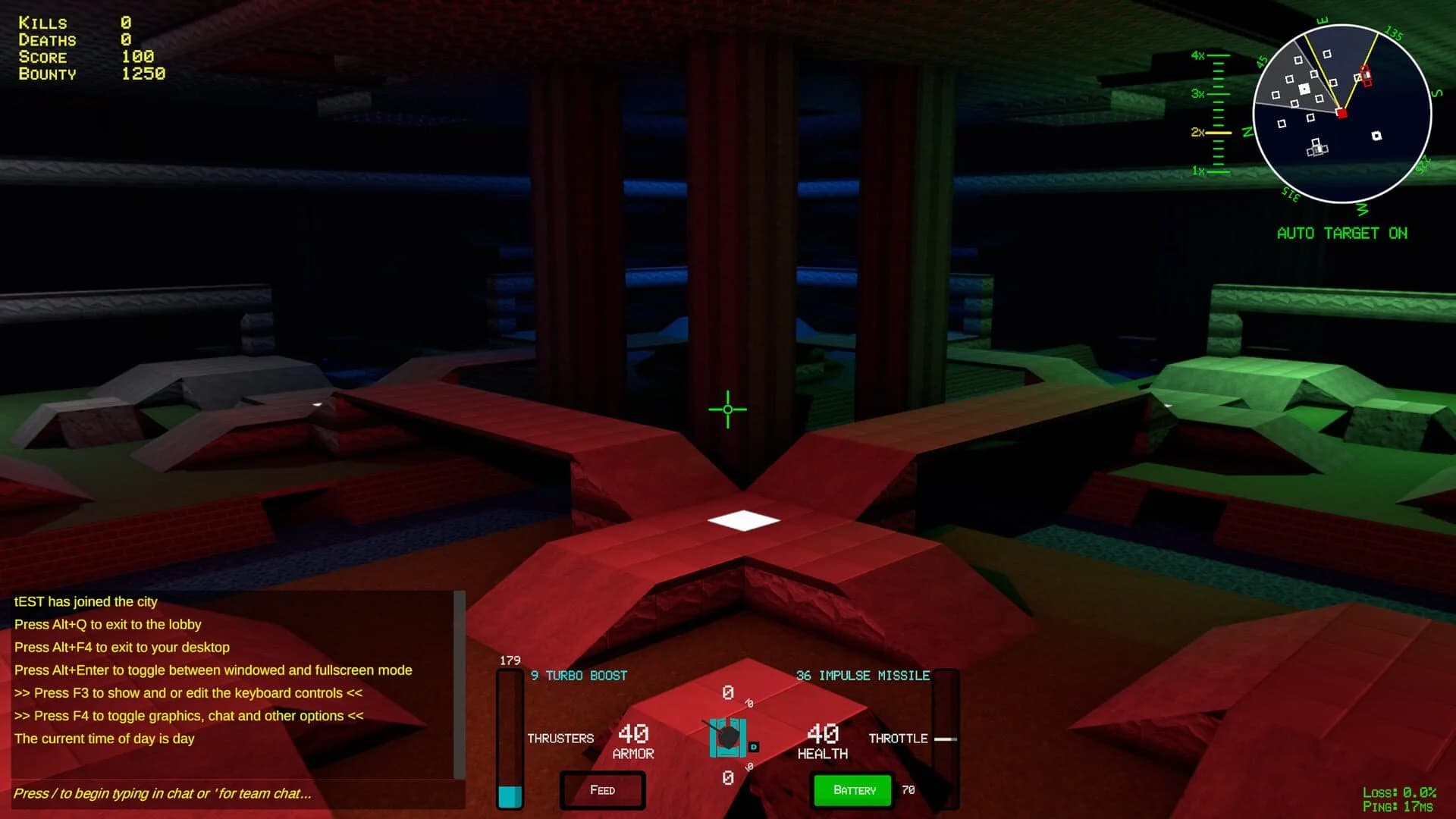Select the Impulse Missile weapon slot
This screenshot has height=819, width=1456.
(863, 675)
